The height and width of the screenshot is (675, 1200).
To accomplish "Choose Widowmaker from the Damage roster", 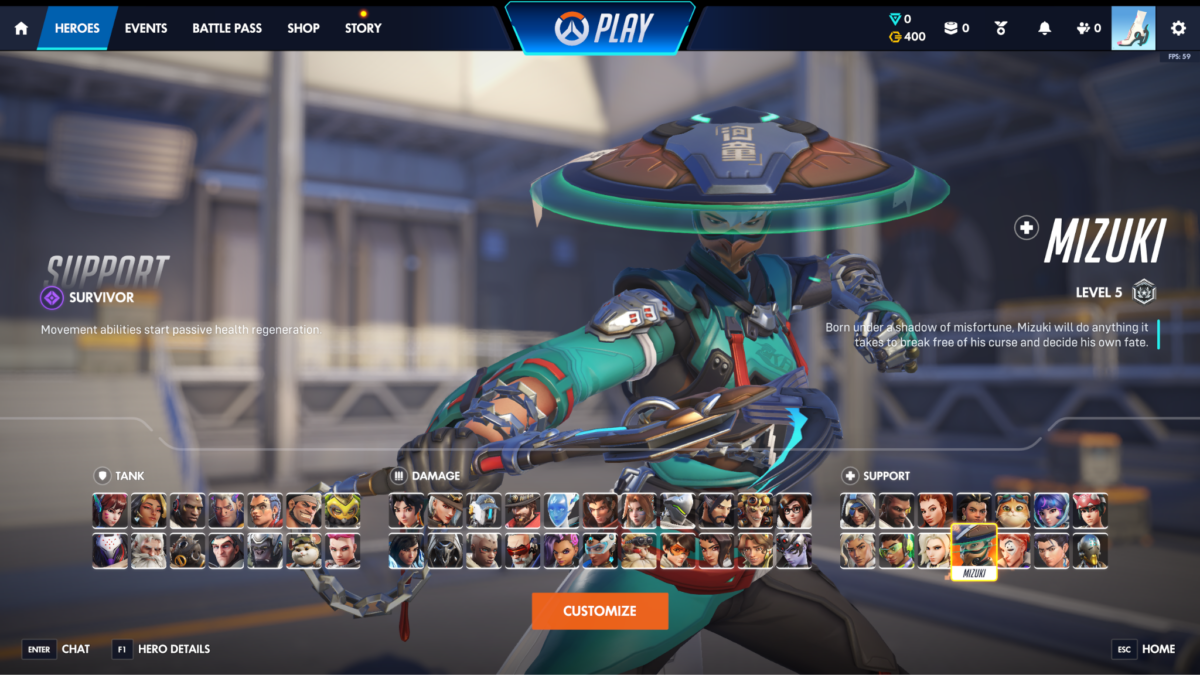I will tap(795, 550).
